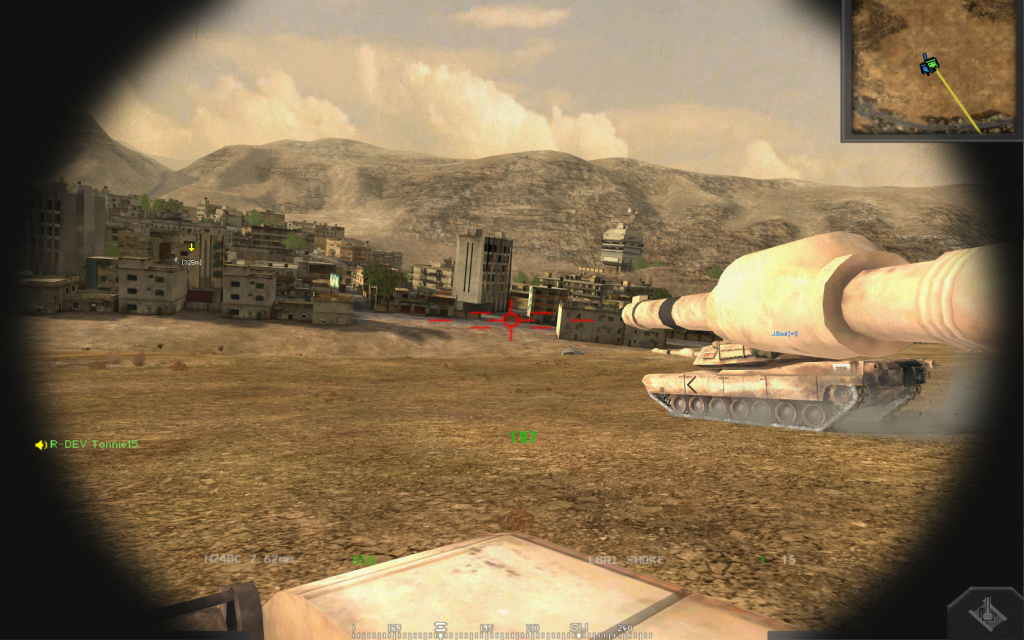Click the tank vehicle status icon

pos(985,612)
